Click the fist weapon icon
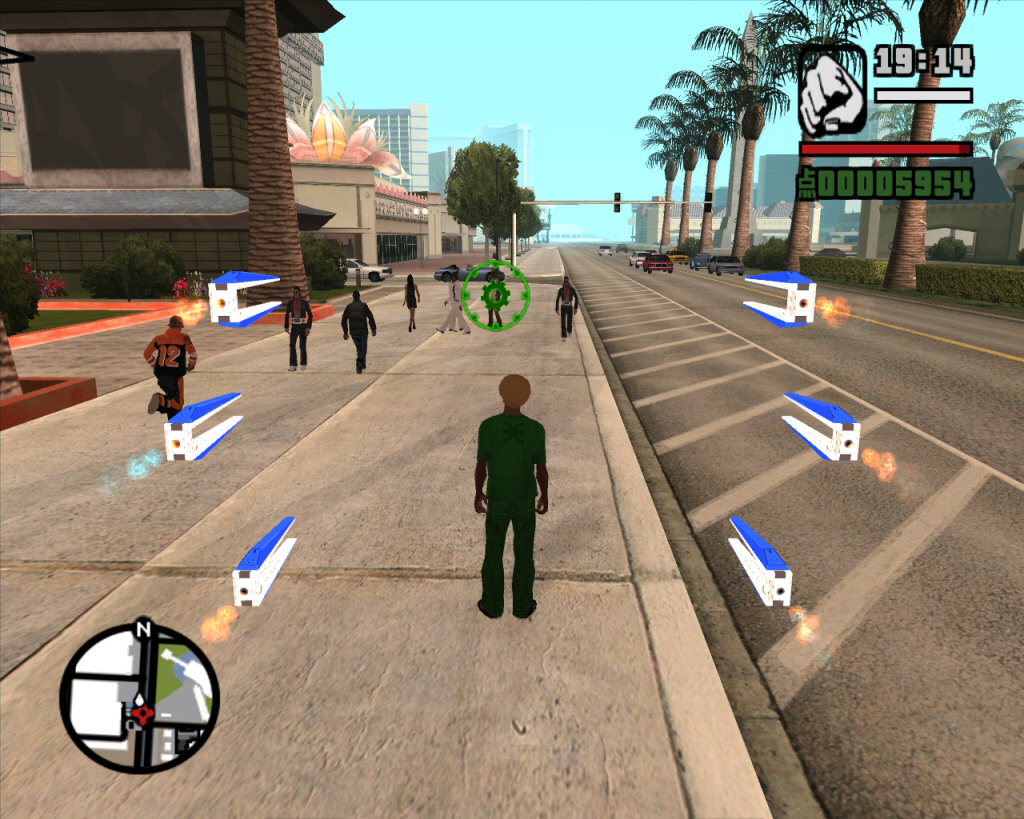Image resolution: width=1024 pixels, height=819 pixels. (832, 91)
